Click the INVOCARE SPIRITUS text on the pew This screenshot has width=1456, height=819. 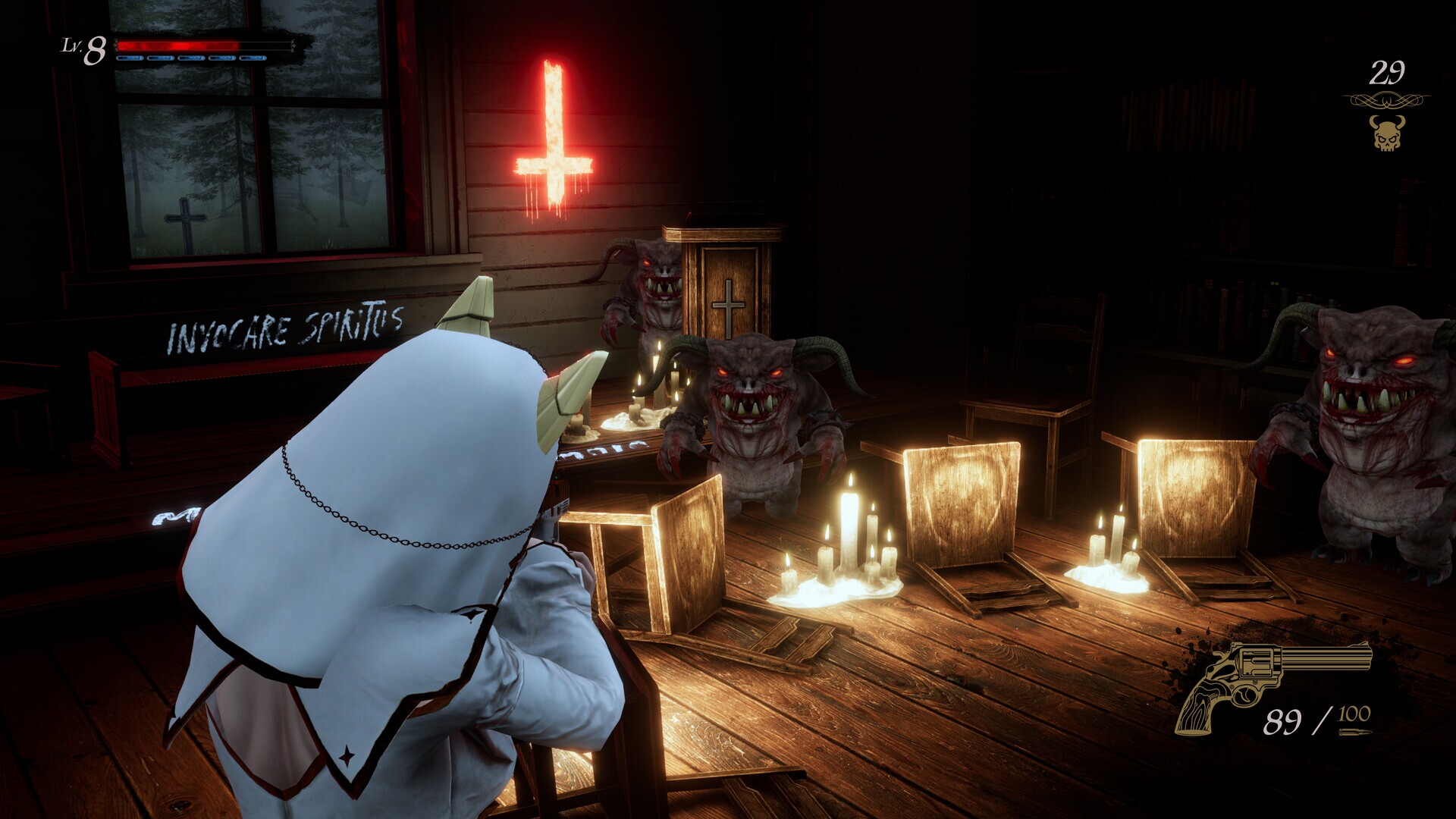[283, 328]
